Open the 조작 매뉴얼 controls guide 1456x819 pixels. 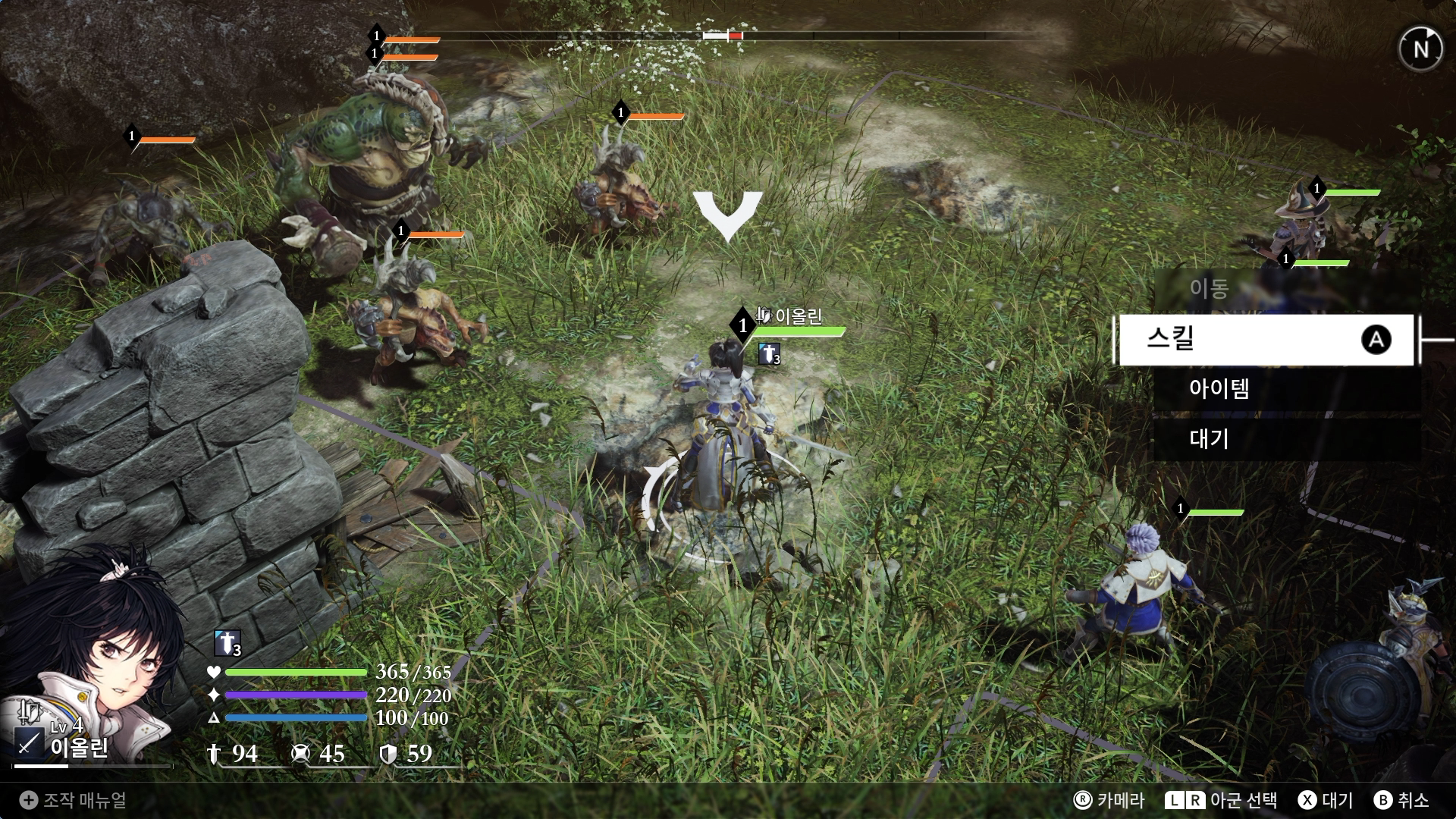74,800
